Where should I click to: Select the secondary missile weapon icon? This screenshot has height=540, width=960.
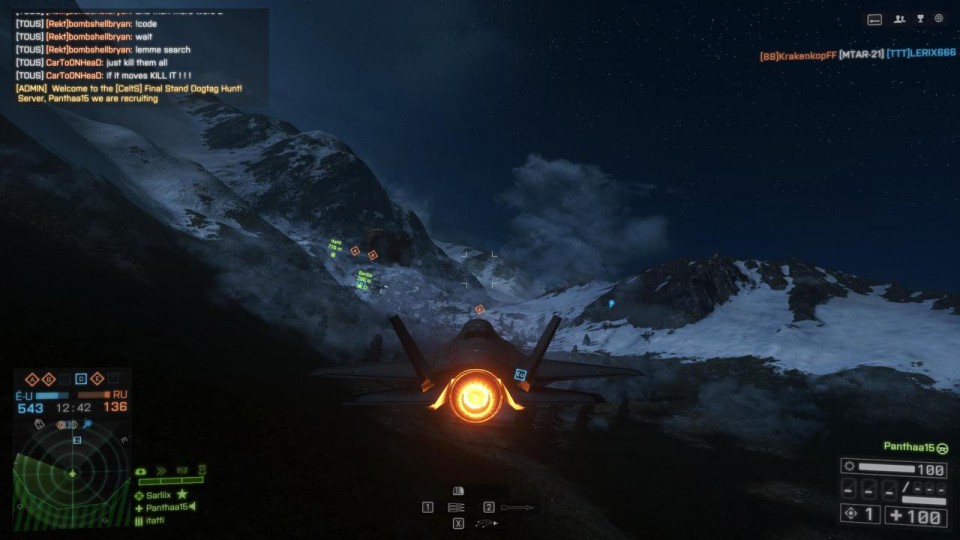pos(516,507)
